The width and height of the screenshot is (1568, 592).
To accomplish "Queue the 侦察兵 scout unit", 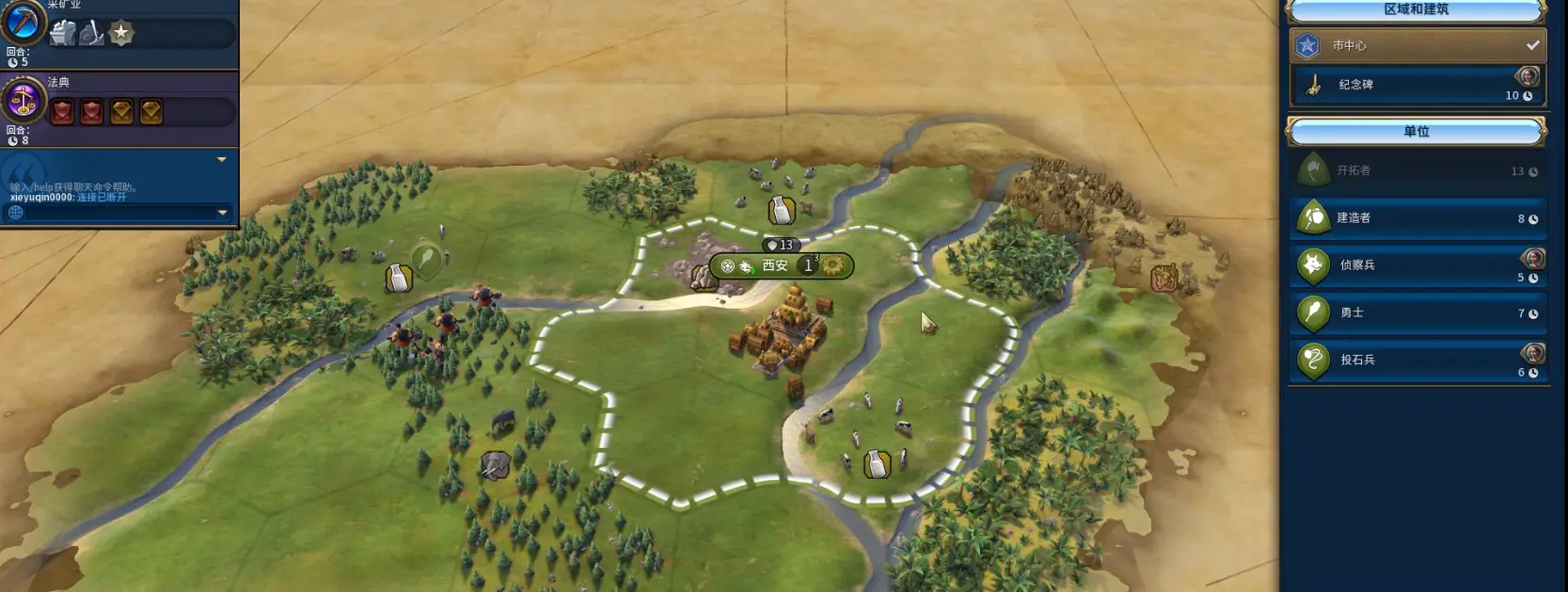I will click(x=1416, y=265).
